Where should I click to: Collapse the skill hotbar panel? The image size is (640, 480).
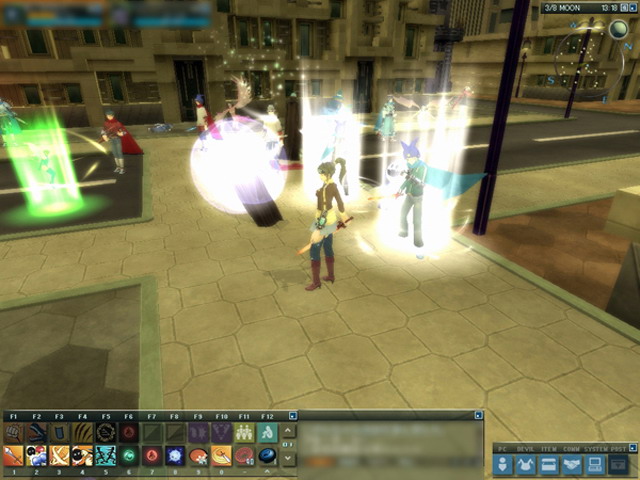pyautogui.click(x=293, y=415)
